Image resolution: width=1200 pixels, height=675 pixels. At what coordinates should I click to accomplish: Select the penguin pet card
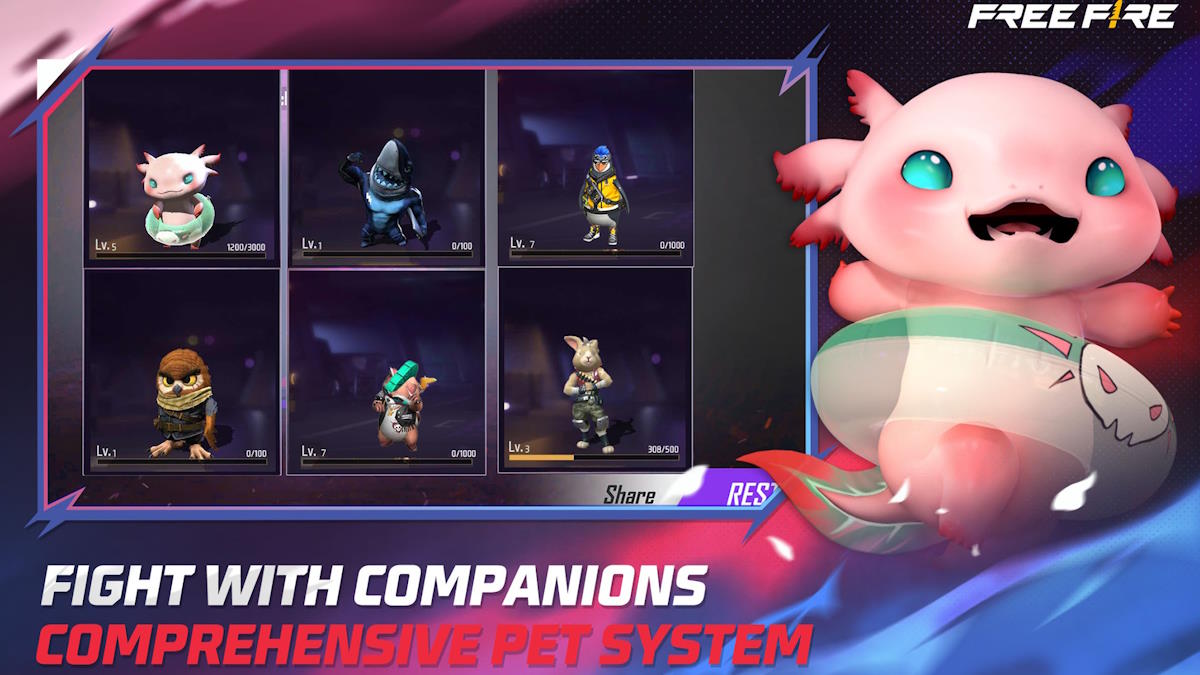click(595, 167)
